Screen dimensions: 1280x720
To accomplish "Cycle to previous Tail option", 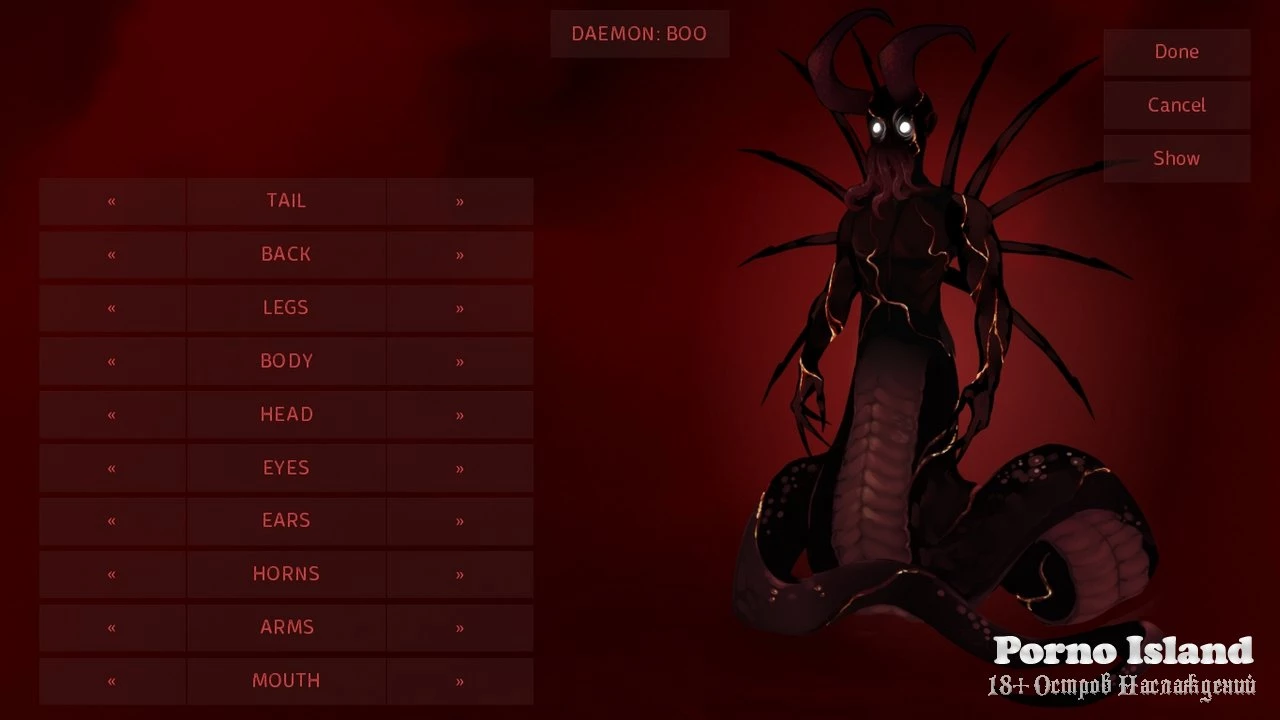I will (x=112, y=201).
